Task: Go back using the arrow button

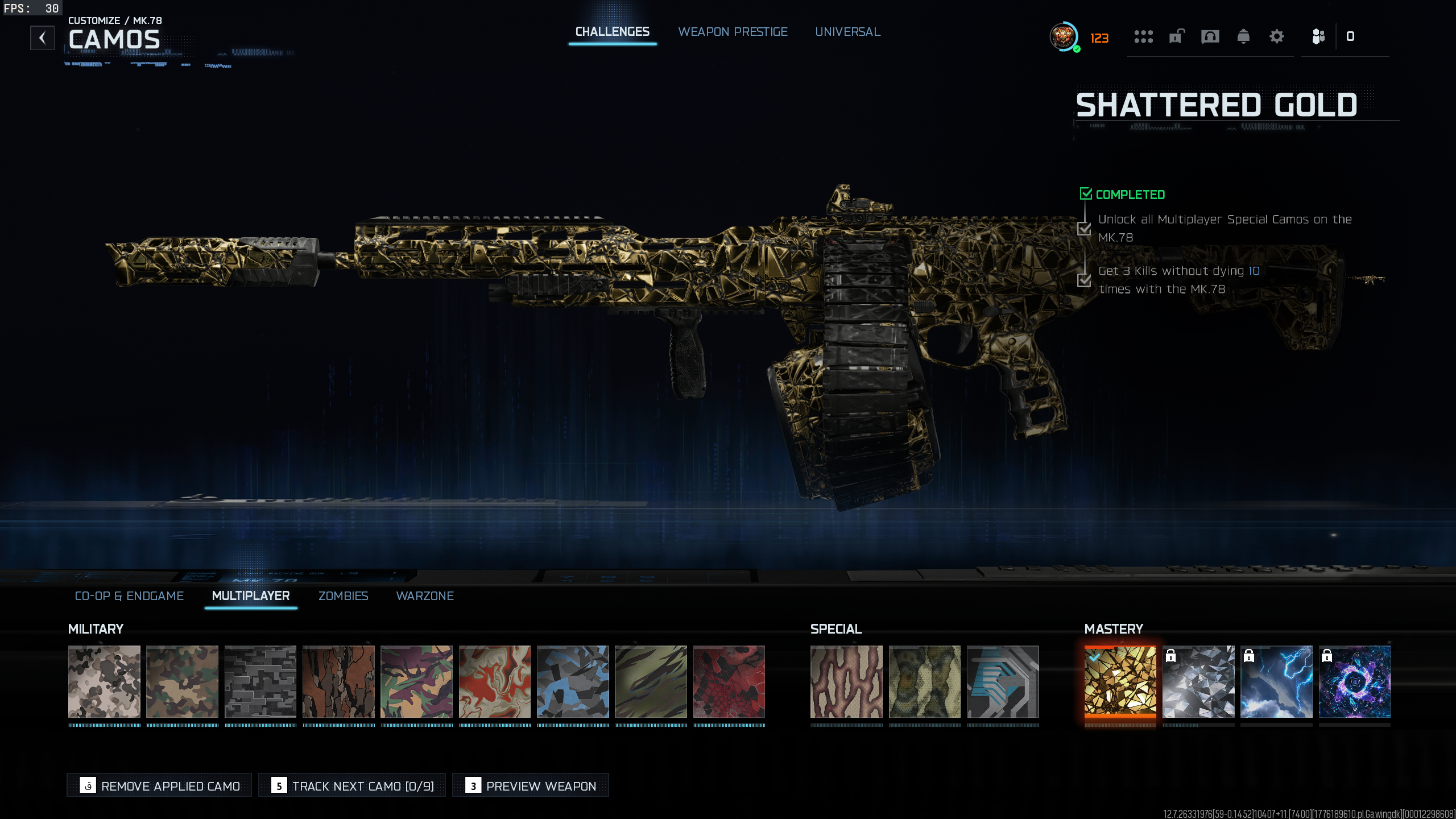Action: coord(43,38)
